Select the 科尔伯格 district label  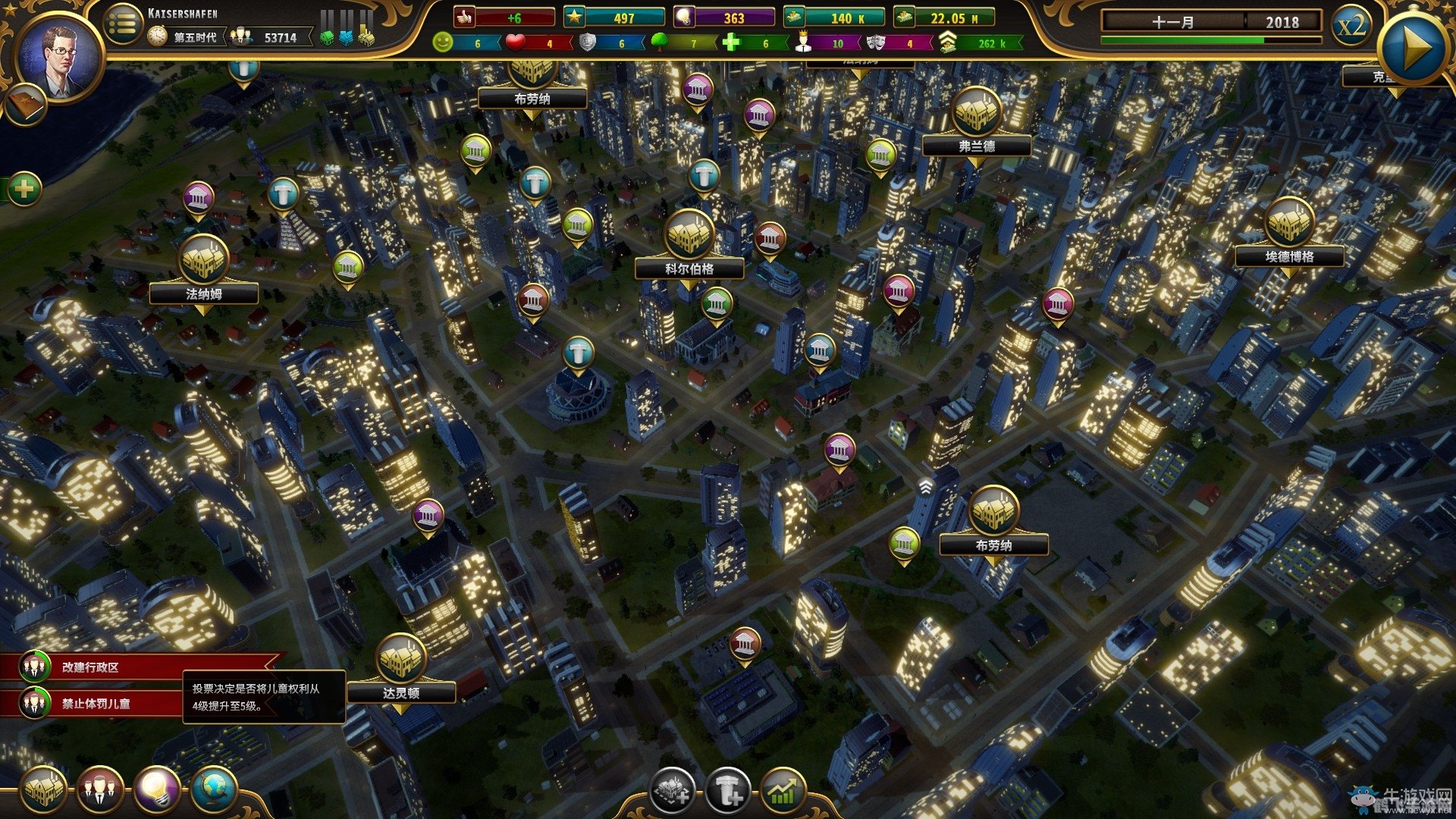pos(689,268)
